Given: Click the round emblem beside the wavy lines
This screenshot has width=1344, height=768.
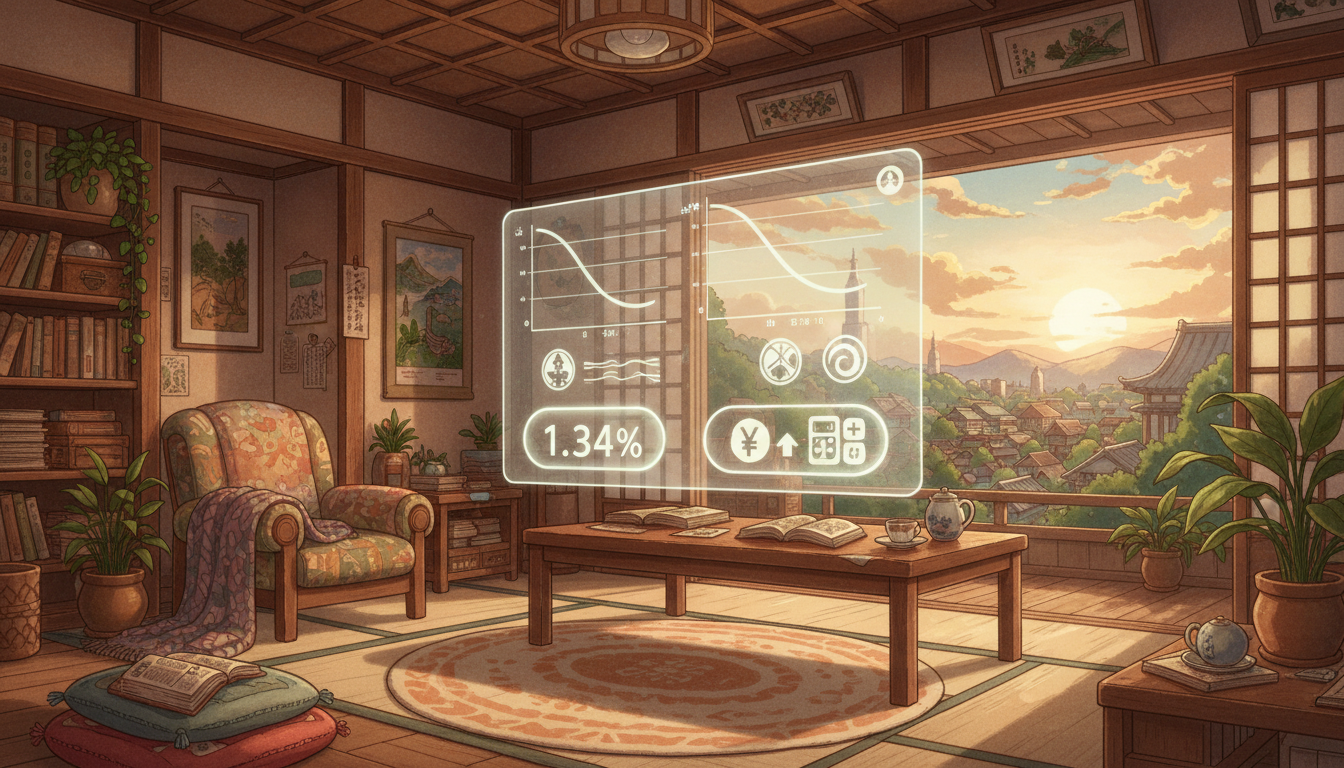Looking at the screenshot, I should pyautogui.click(x=557, y=369).
